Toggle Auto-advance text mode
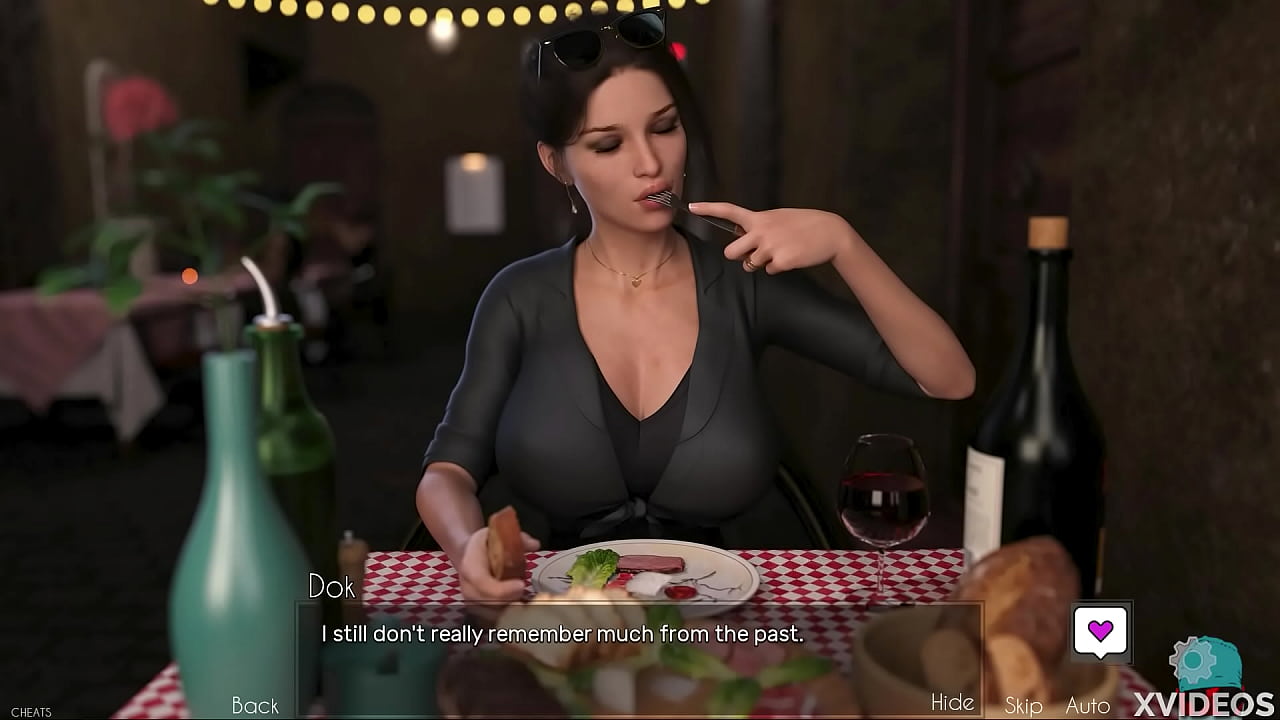 pos(1086,705)
